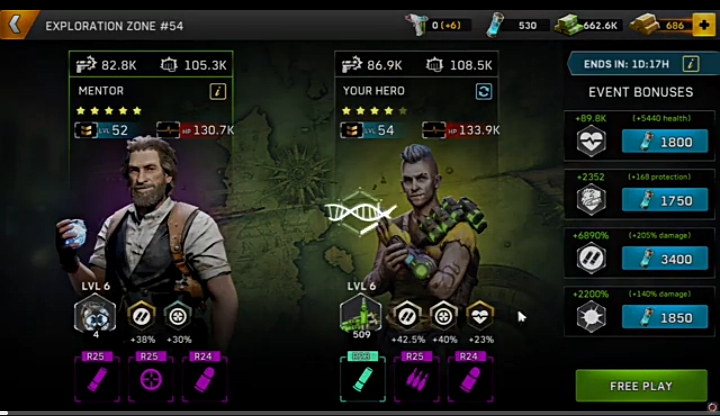This screenshot has height=416, width=720.
Task: Purchase the 1850 damage bonus
Action: 665,317
